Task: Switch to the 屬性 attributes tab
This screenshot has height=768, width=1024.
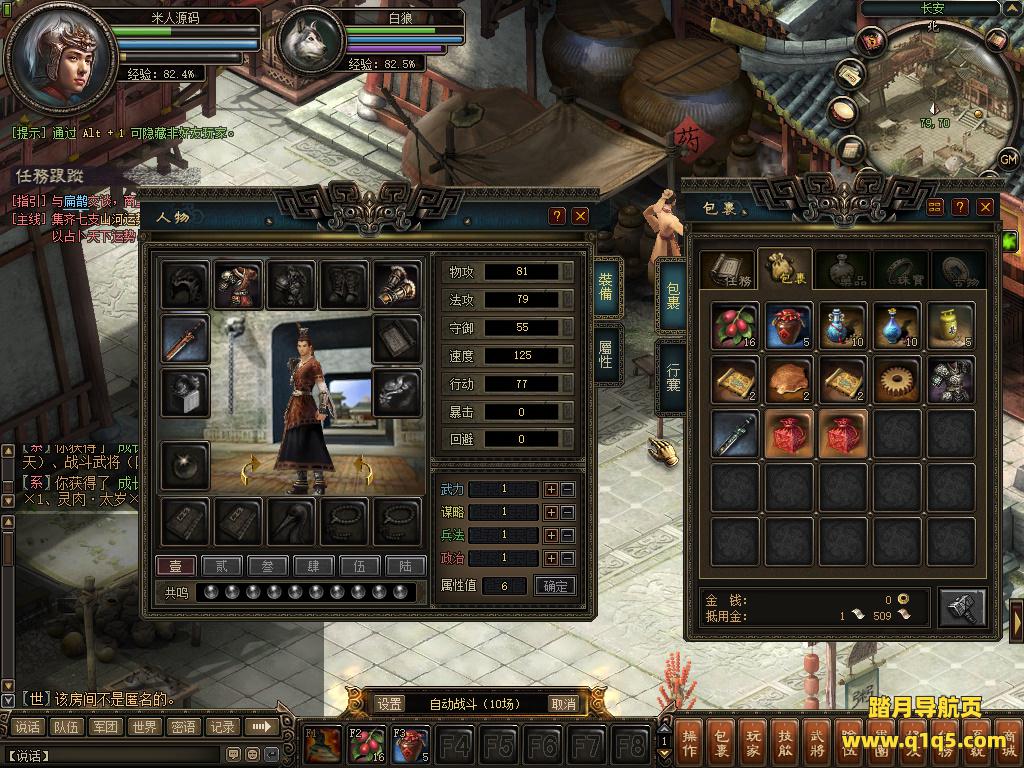Action: click(606, 354)
